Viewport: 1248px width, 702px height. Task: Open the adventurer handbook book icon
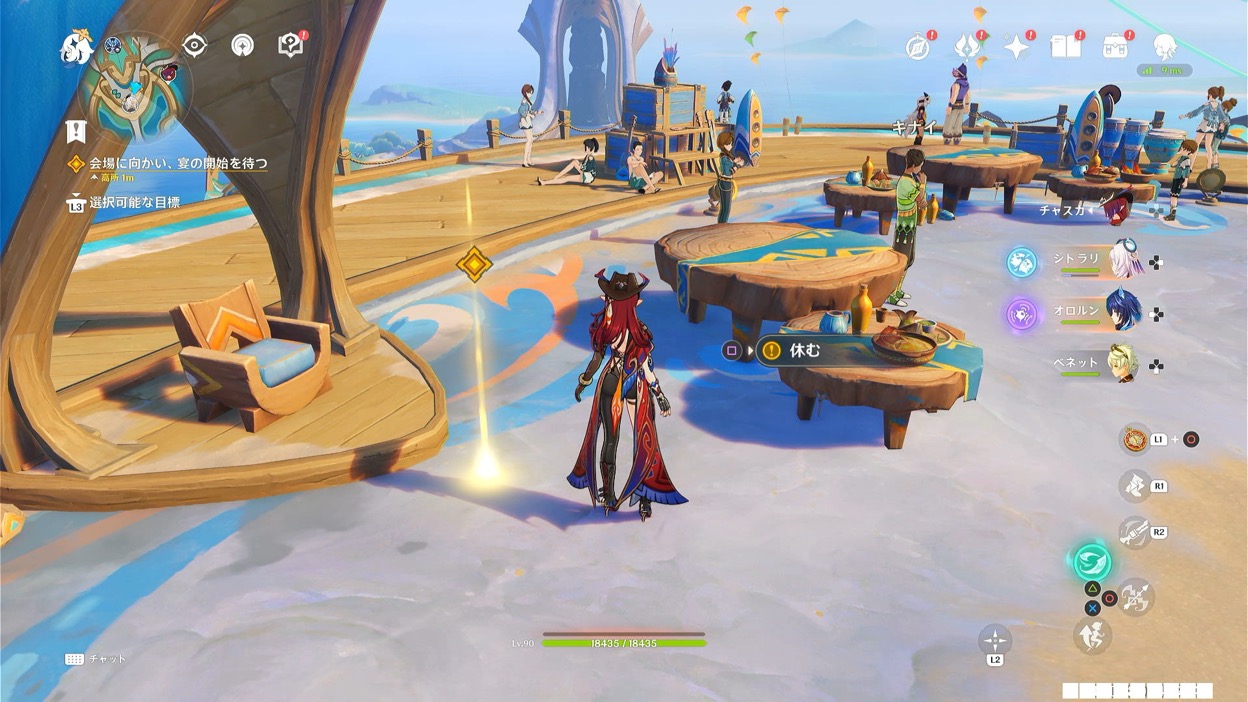pos(1066,46)
